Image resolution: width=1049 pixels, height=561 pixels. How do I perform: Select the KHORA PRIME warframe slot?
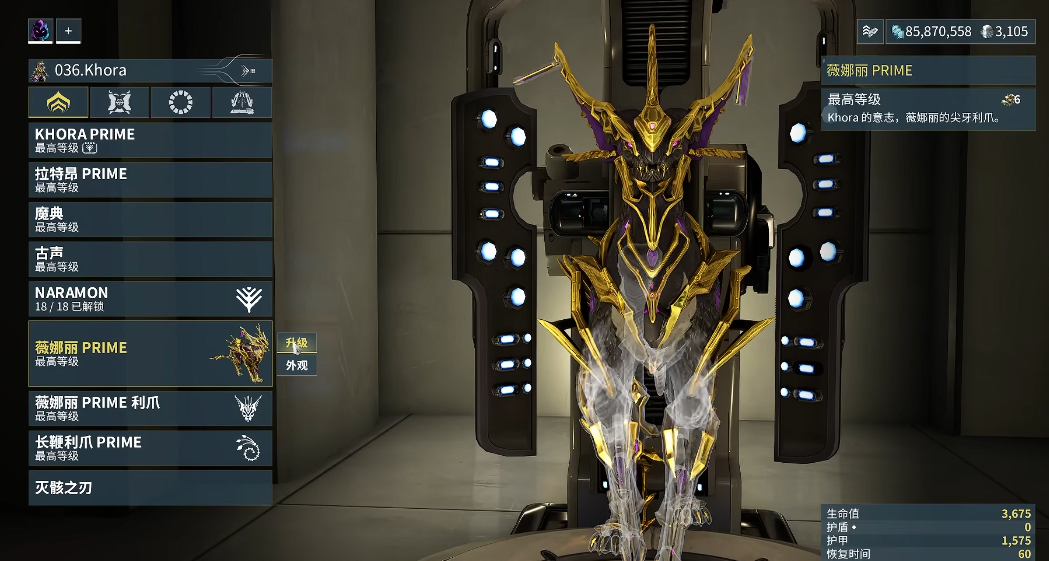tap(150, 140)
